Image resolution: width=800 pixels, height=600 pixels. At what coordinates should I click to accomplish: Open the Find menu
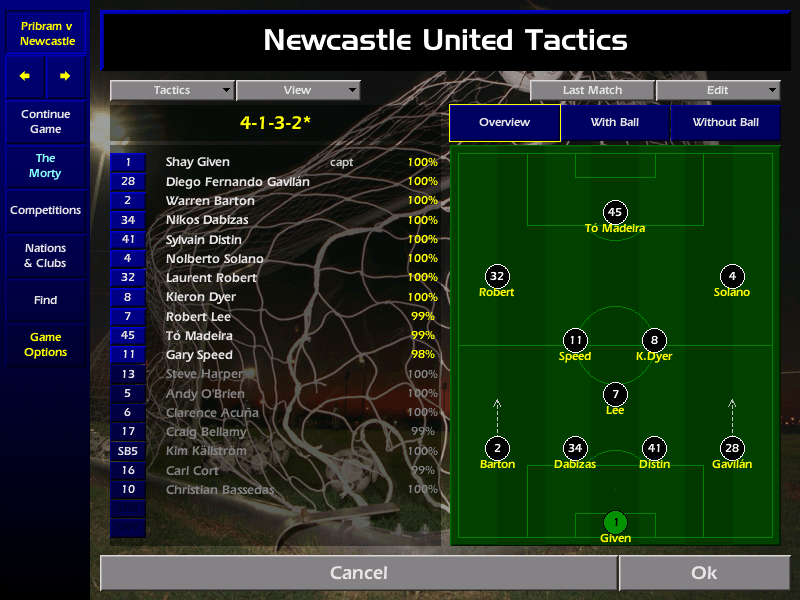tap(45, 300)
